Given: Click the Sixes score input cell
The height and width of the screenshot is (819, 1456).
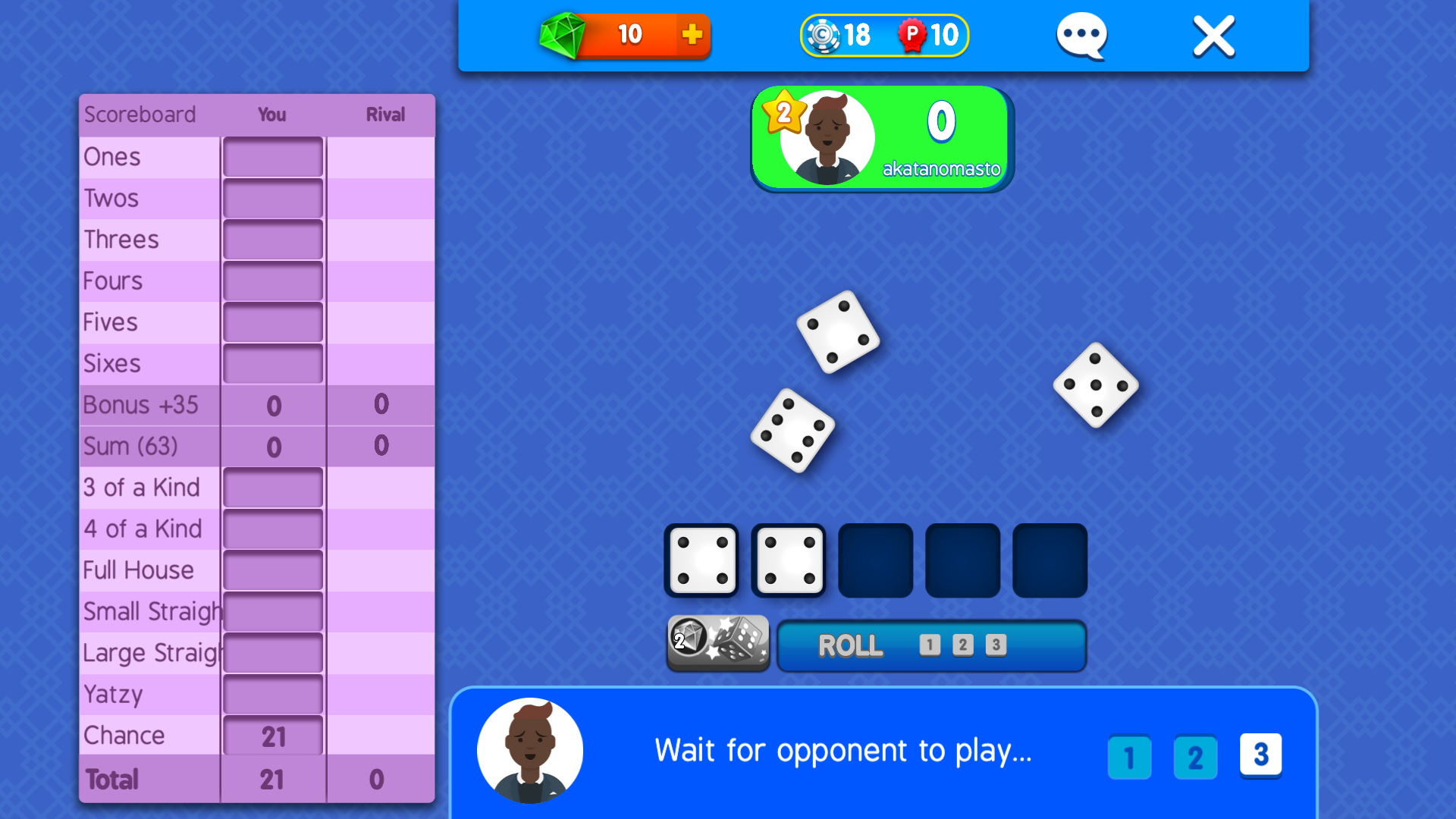Looking at the screenshot, I should click(x=272, y=363).
